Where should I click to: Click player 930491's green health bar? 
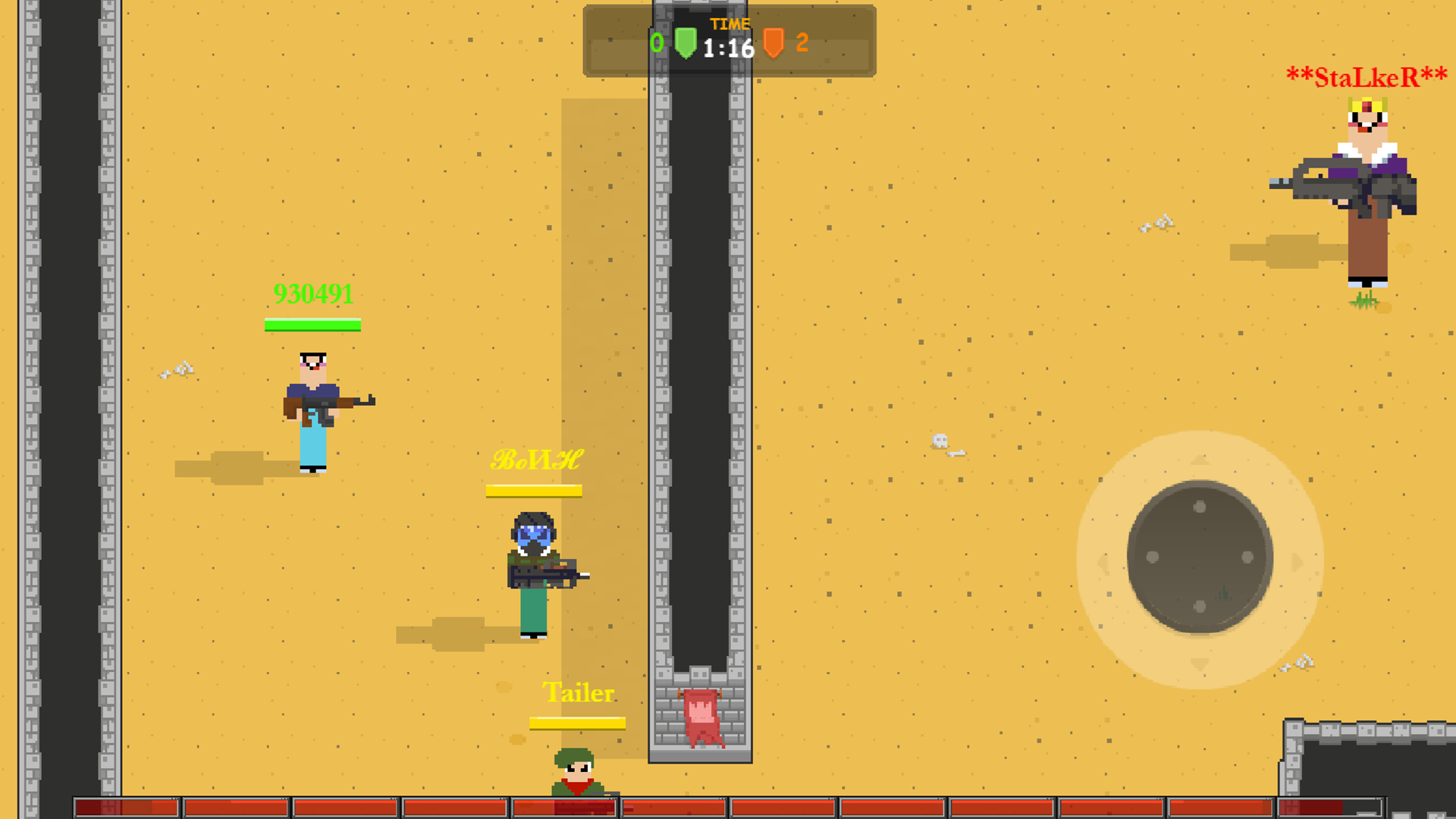click(312, 325)
